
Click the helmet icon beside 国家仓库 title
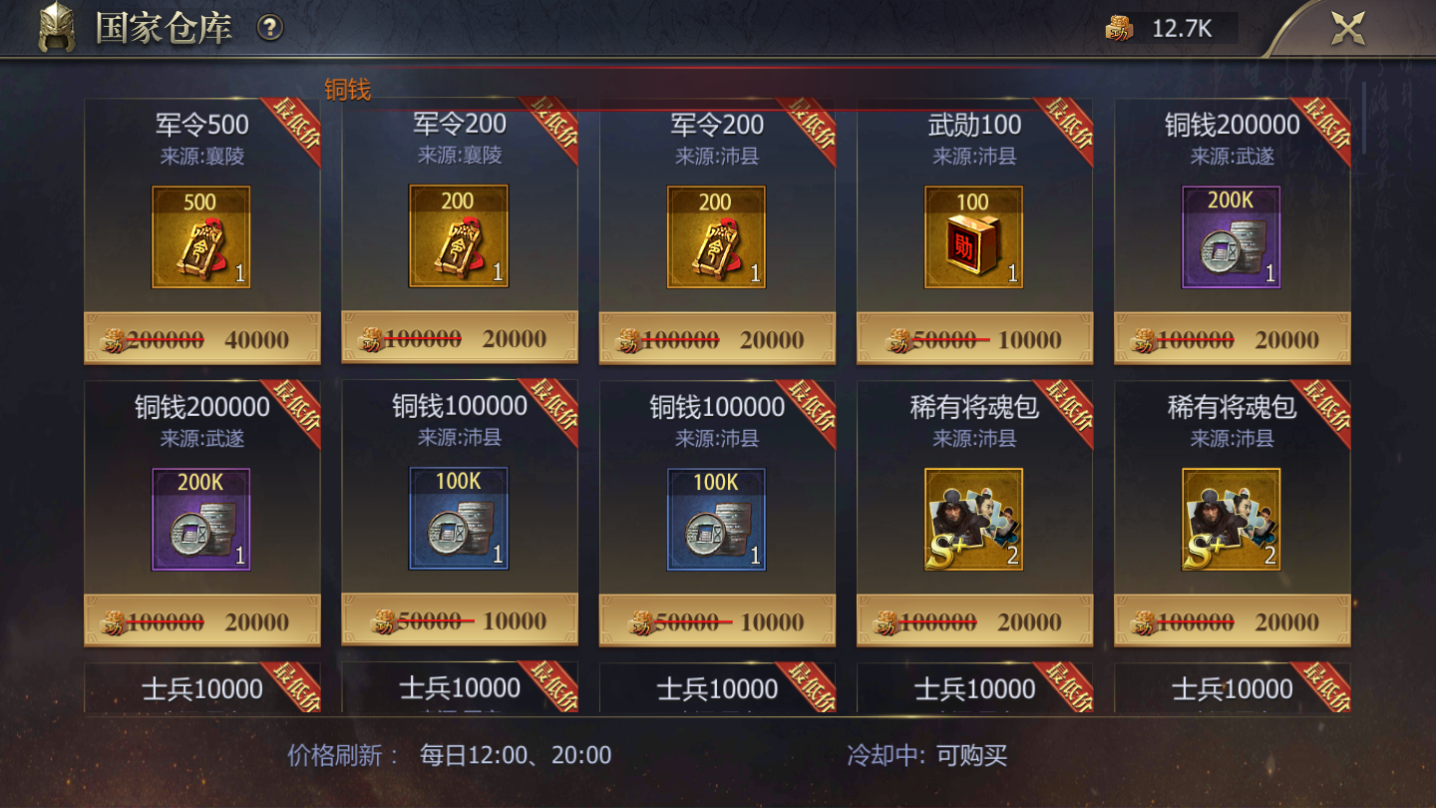(55, 27)
